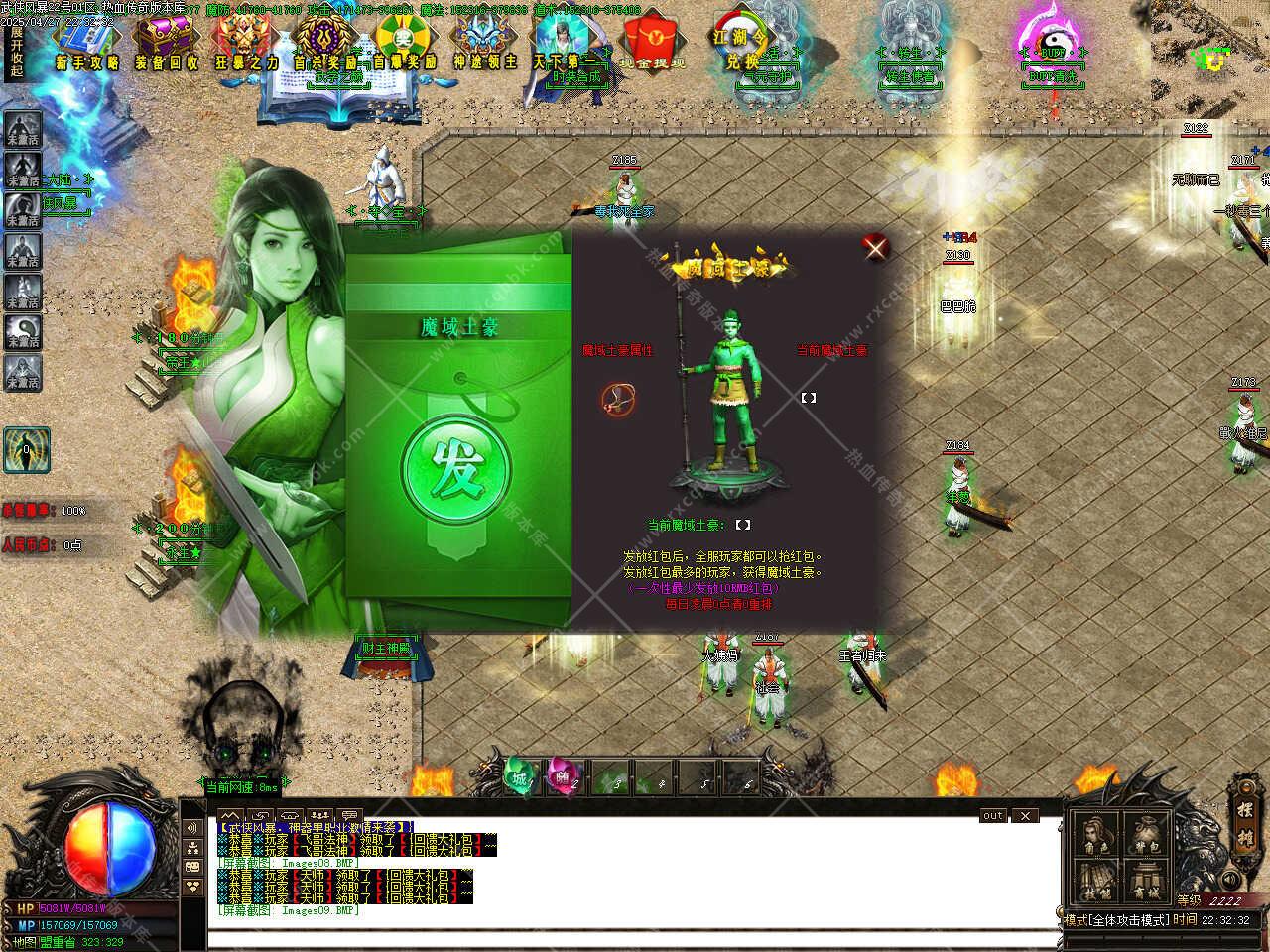Open the 商城 shop
1270x952 pixels.
point(1148,883)
